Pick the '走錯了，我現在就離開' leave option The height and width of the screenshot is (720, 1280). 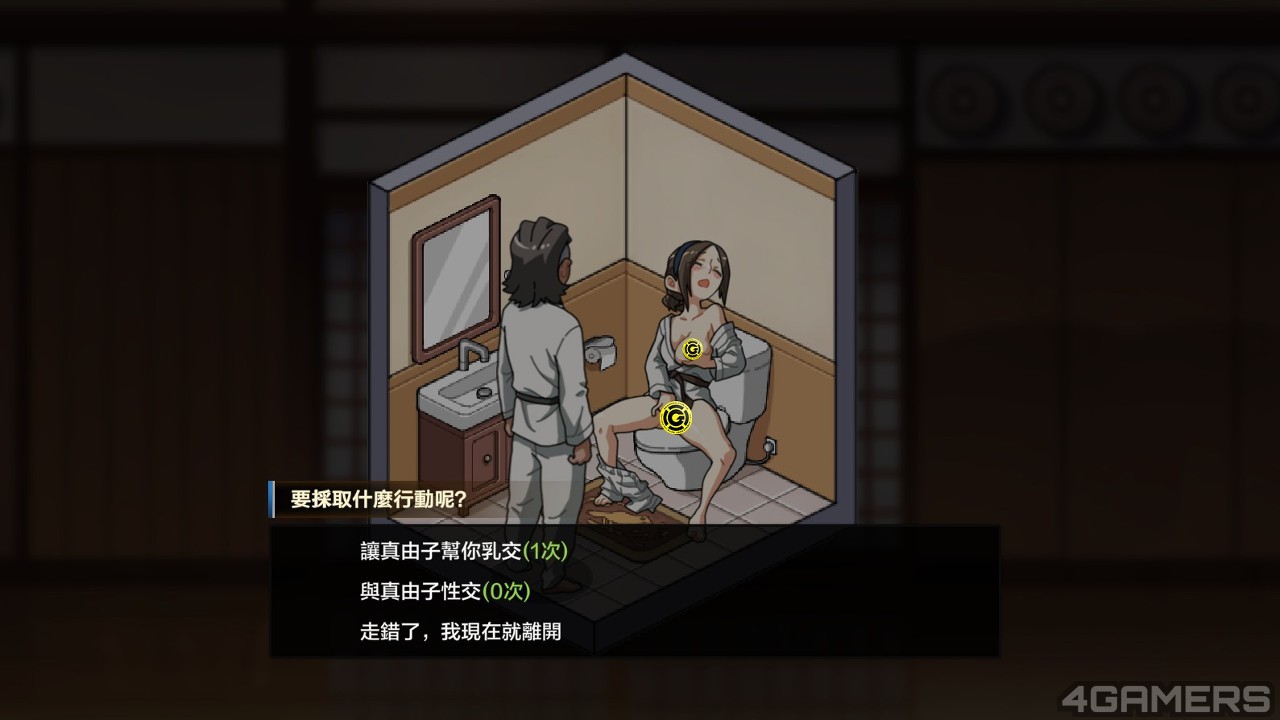point(460,632)
